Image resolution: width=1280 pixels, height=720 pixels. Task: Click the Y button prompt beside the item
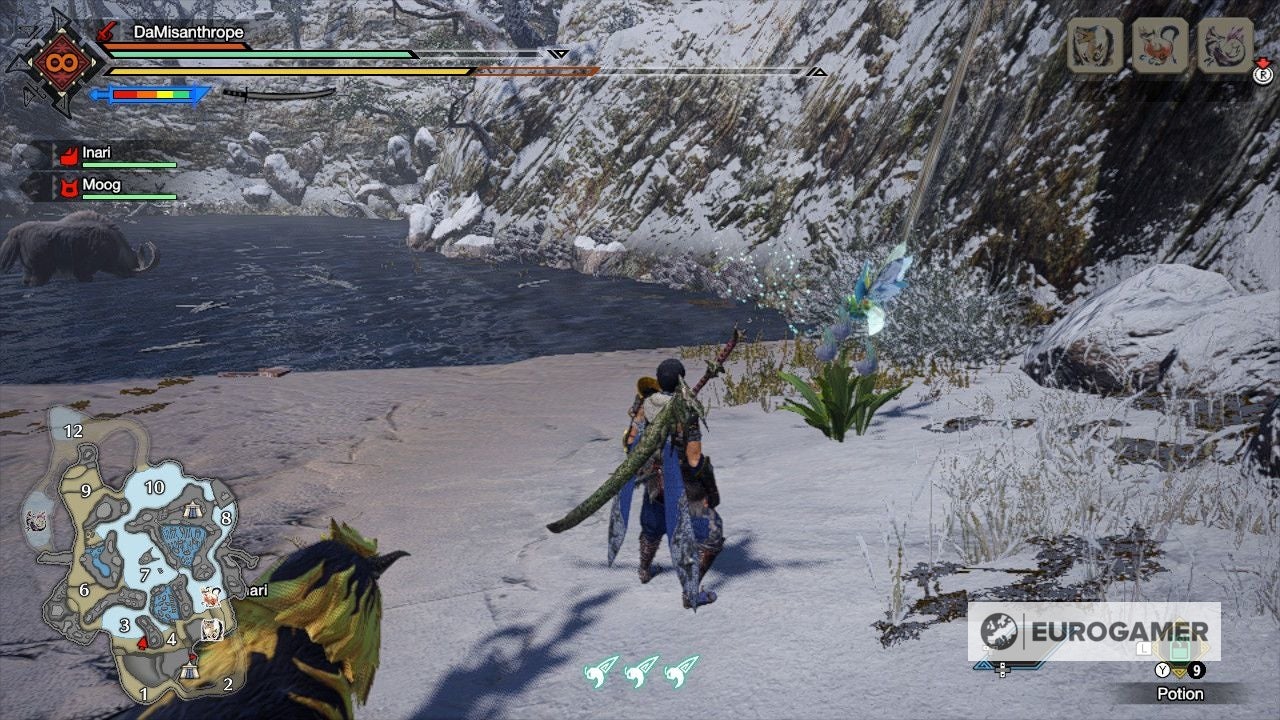coord(1163,670)
